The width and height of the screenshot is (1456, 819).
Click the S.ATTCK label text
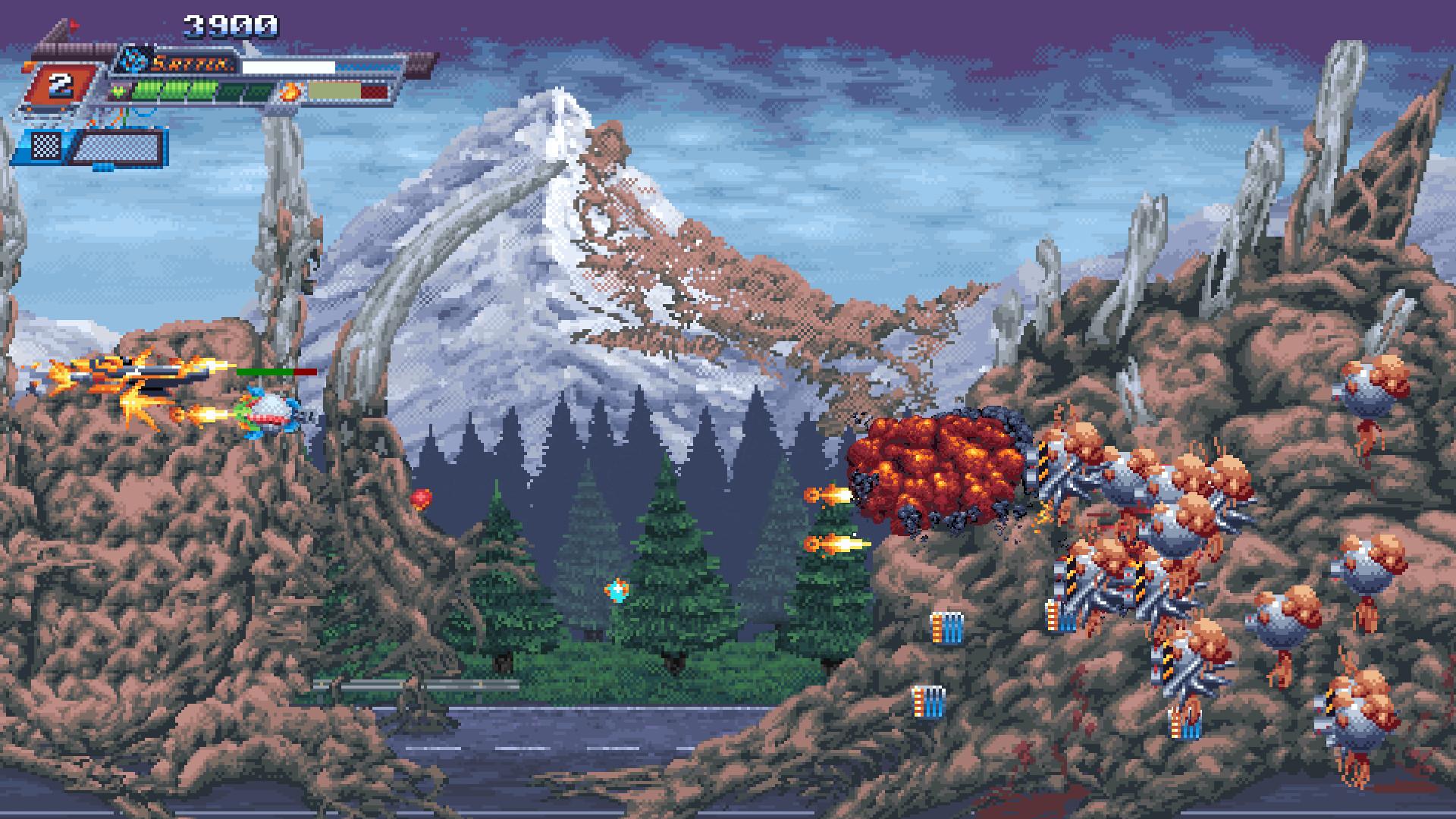tap(191, 65)
